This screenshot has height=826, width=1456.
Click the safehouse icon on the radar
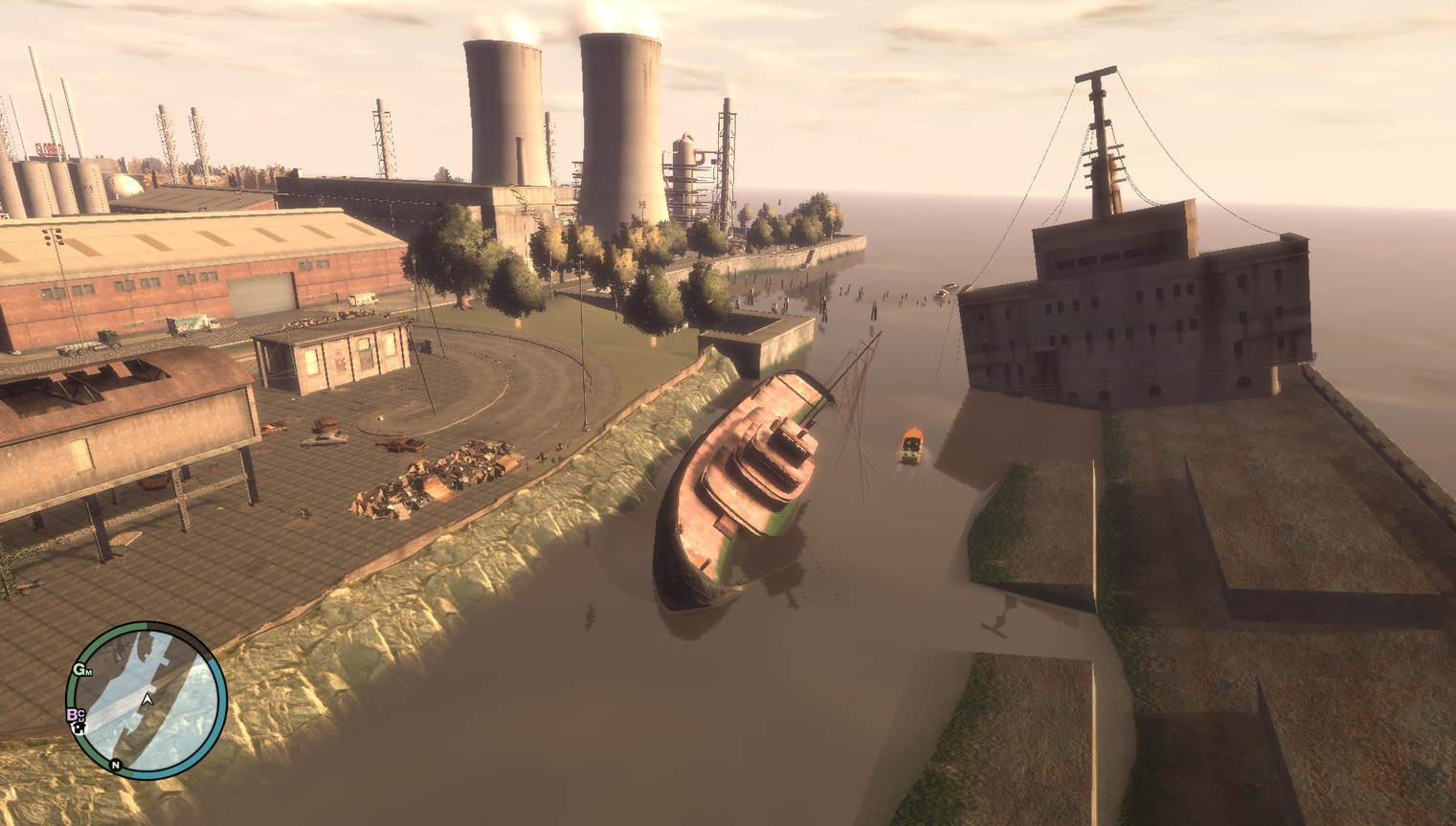tap(79, 728)
